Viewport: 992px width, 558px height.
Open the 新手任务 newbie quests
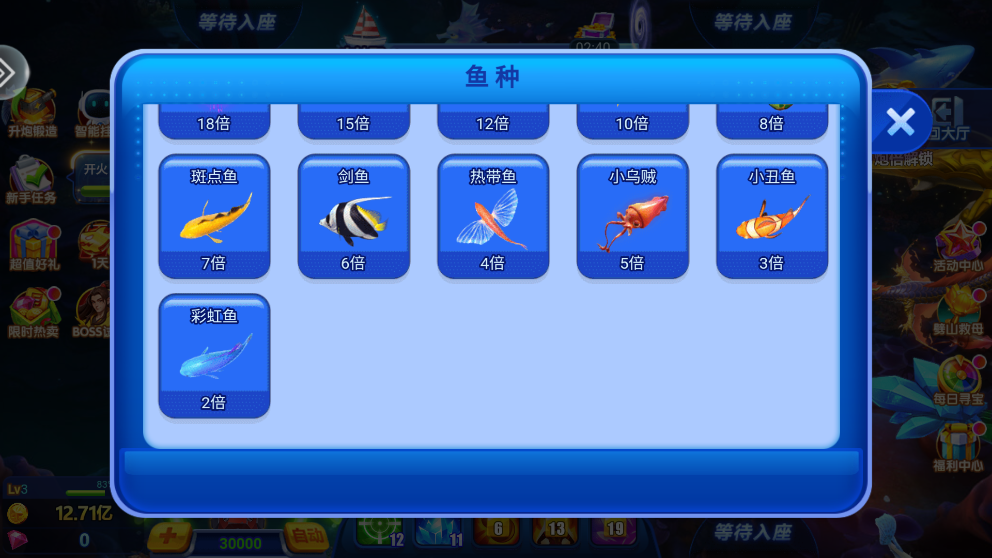(x=31, y=181)
